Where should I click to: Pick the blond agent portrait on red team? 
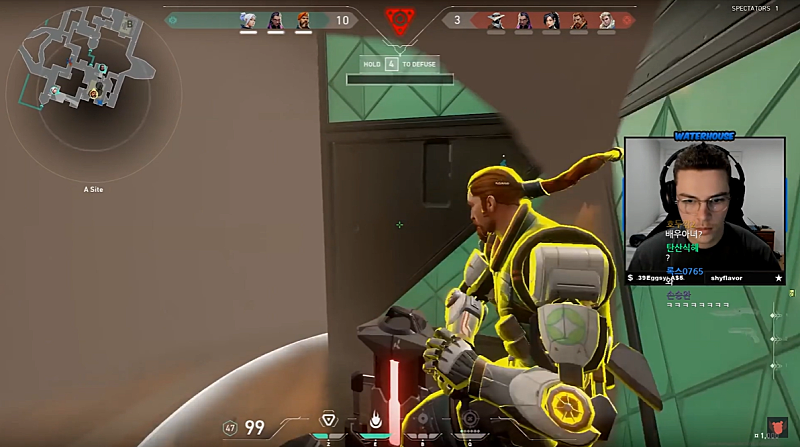point(607,20)
